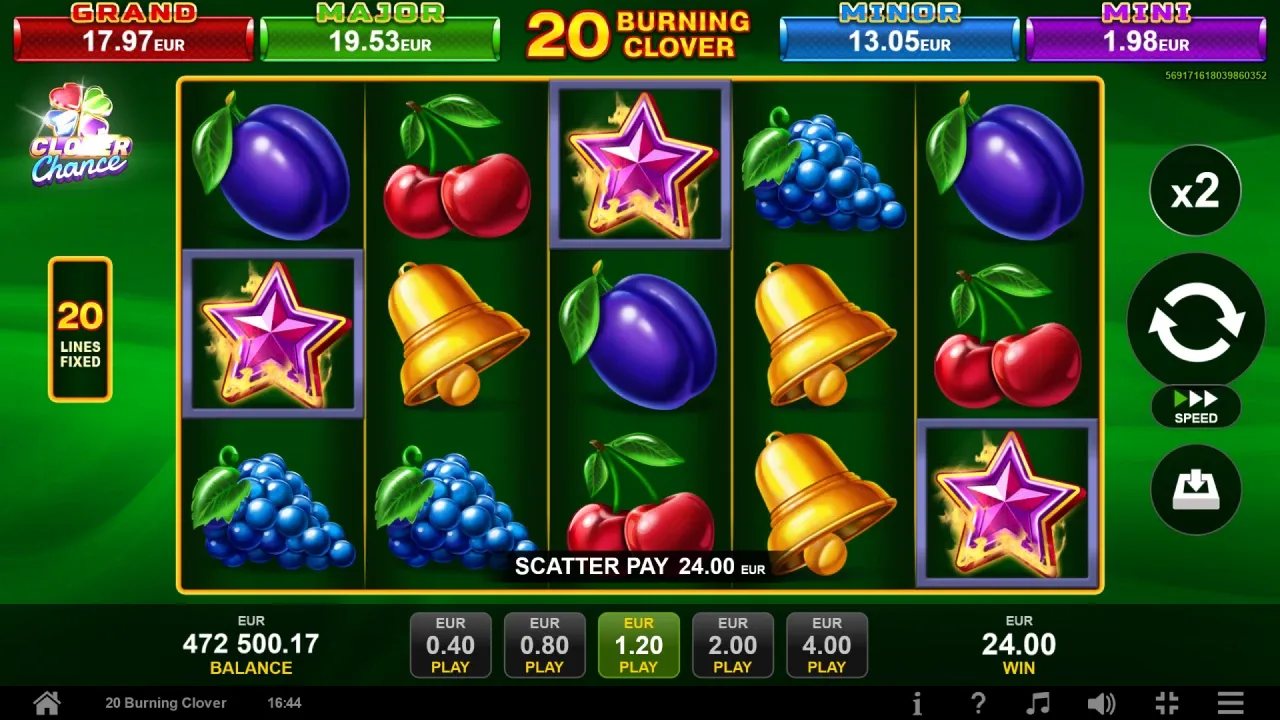Activate the x2 gamble button
This screenshot has width=1280, height=720.
(x=1195, y=190)
